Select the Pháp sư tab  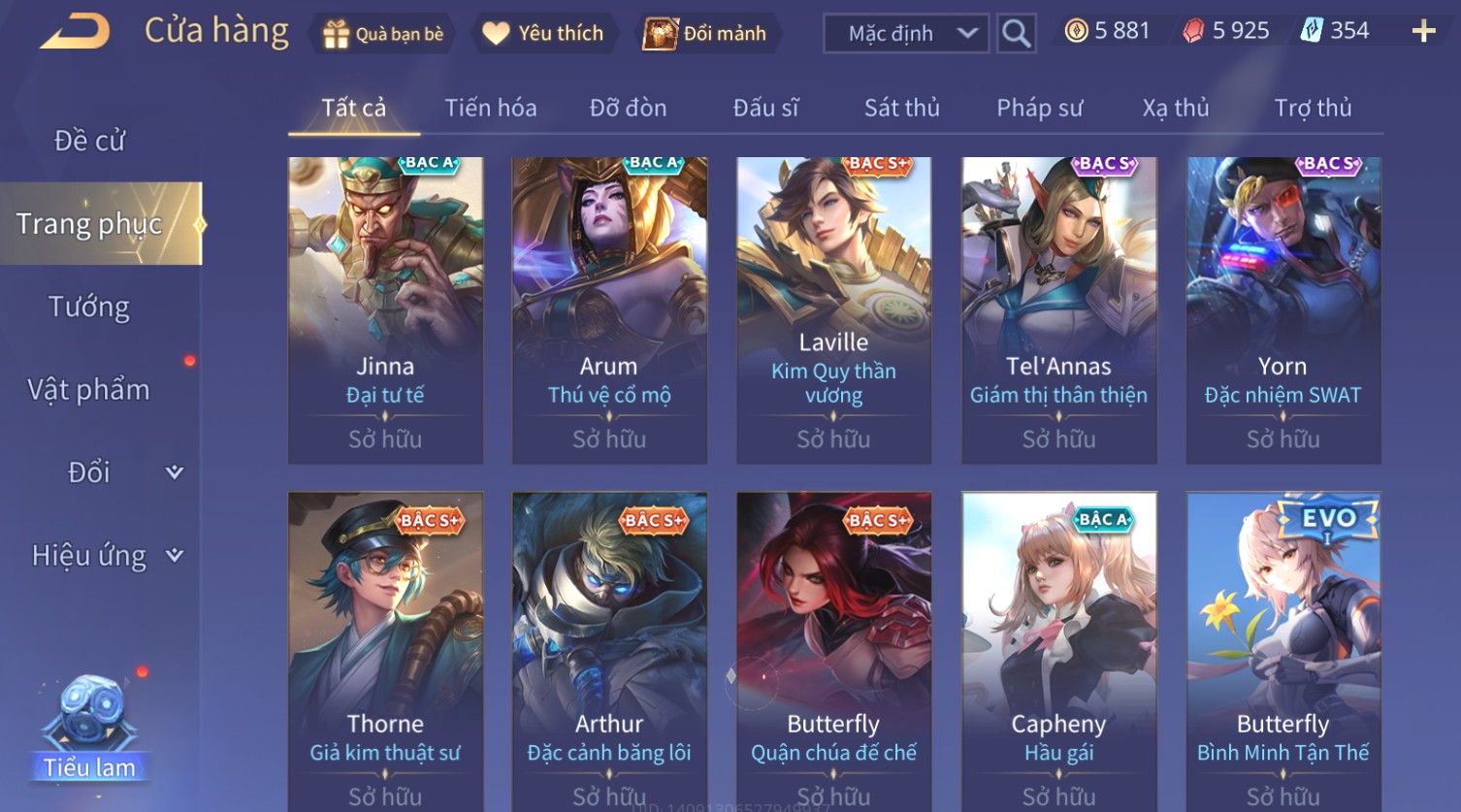[x=1039, y=108]
